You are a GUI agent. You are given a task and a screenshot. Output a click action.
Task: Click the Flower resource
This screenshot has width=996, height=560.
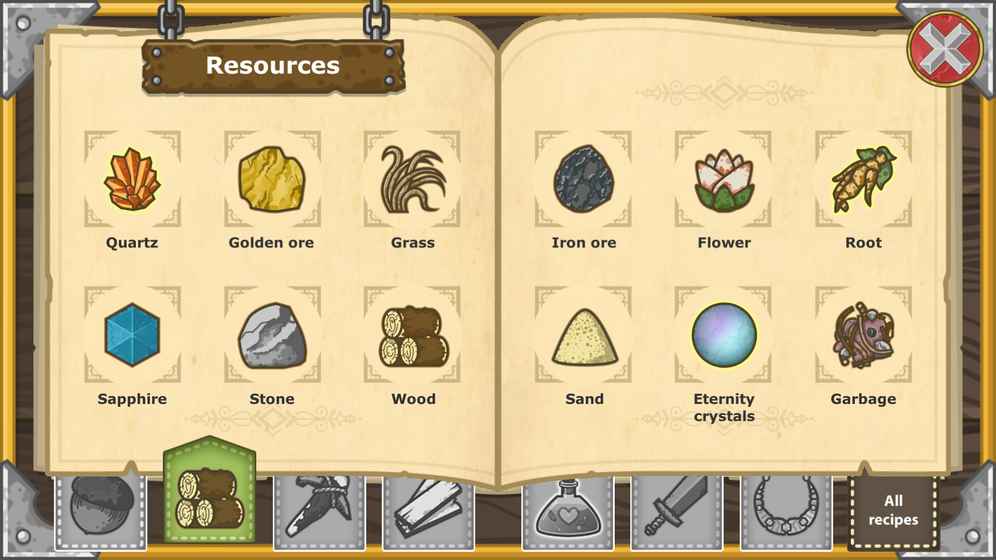click(x=723, y=180)
